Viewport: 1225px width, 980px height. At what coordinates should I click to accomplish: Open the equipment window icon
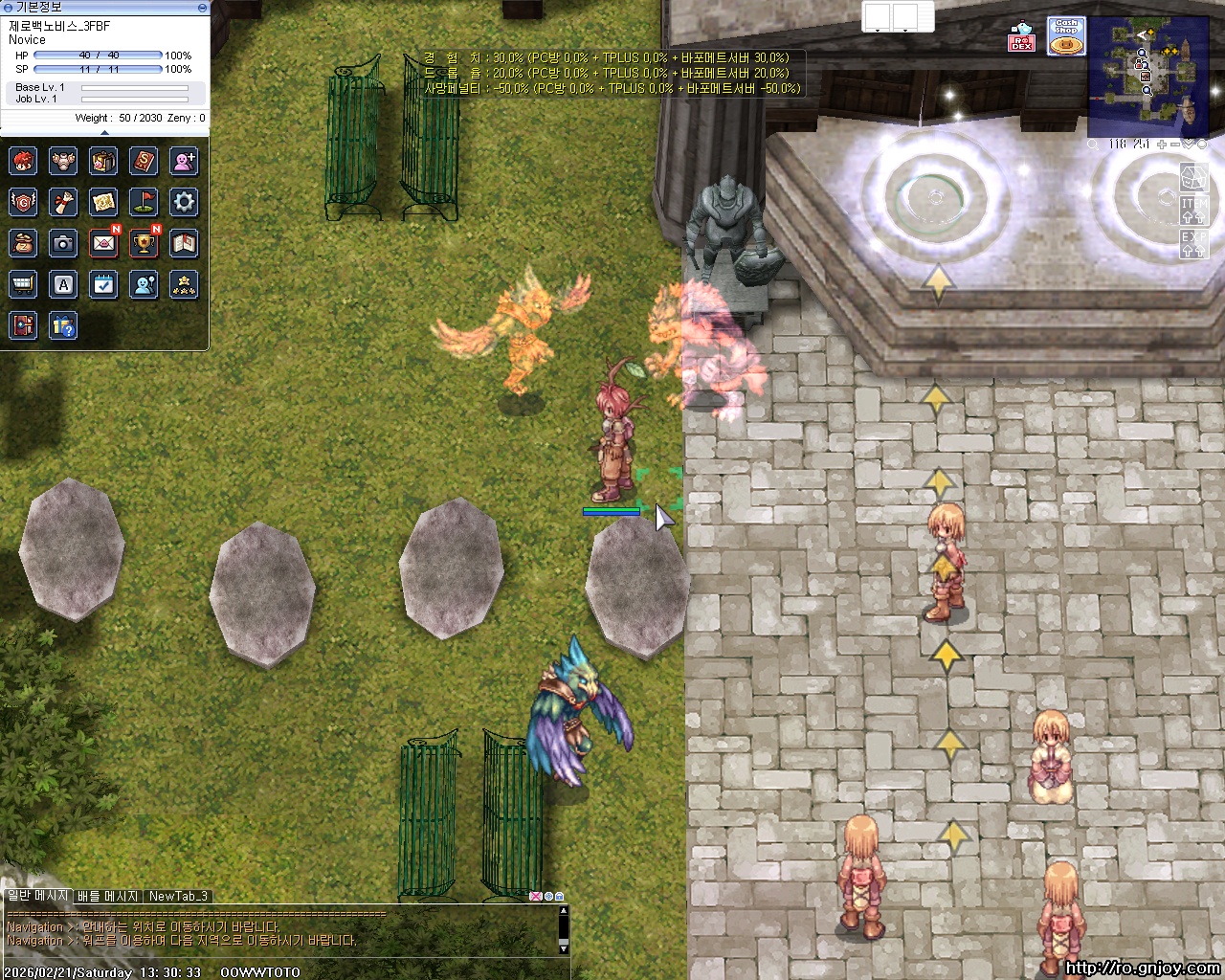(x=63, y=161)
